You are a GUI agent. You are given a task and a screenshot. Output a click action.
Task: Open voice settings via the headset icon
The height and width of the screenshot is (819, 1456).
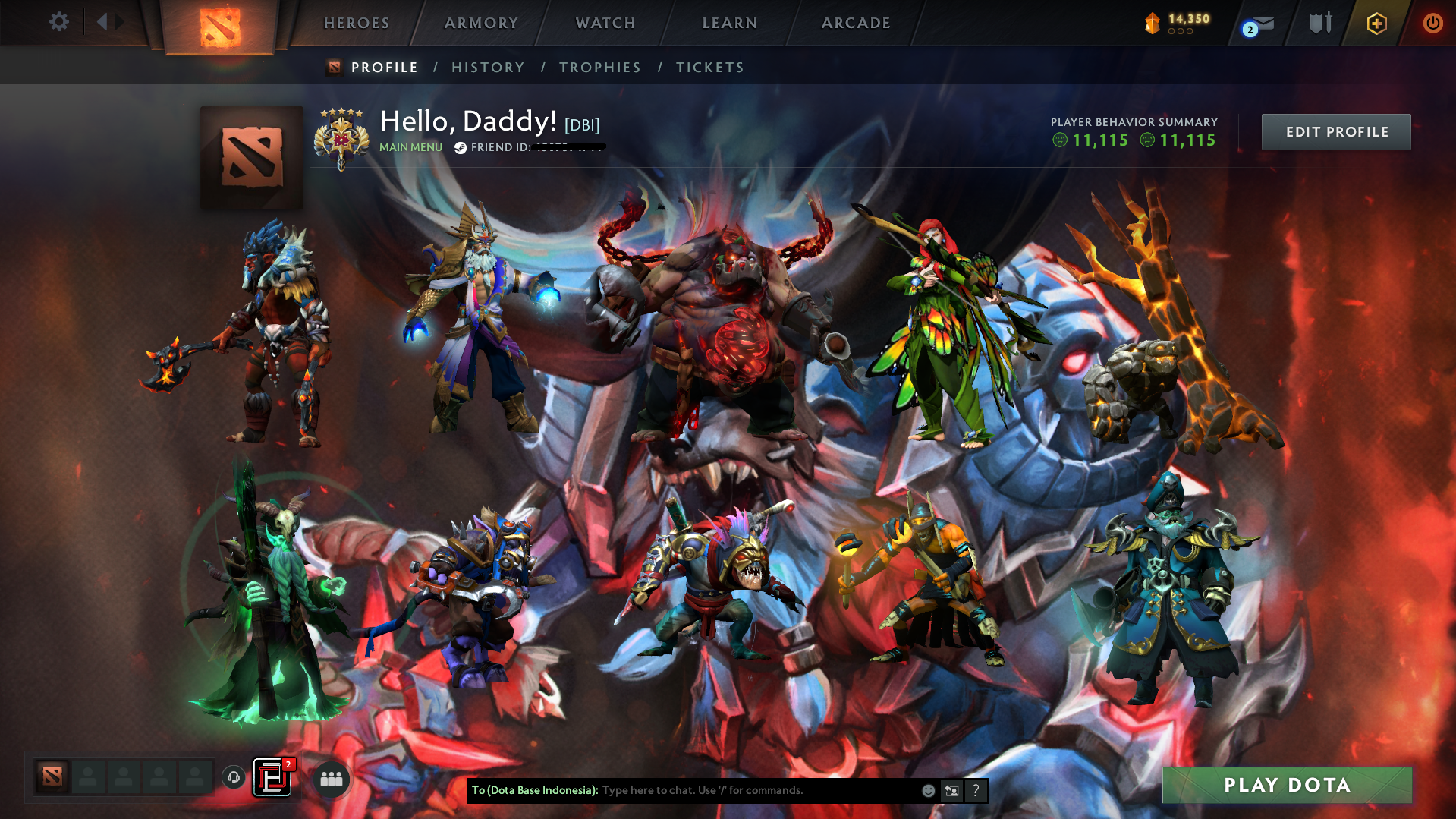click(233, 777)
